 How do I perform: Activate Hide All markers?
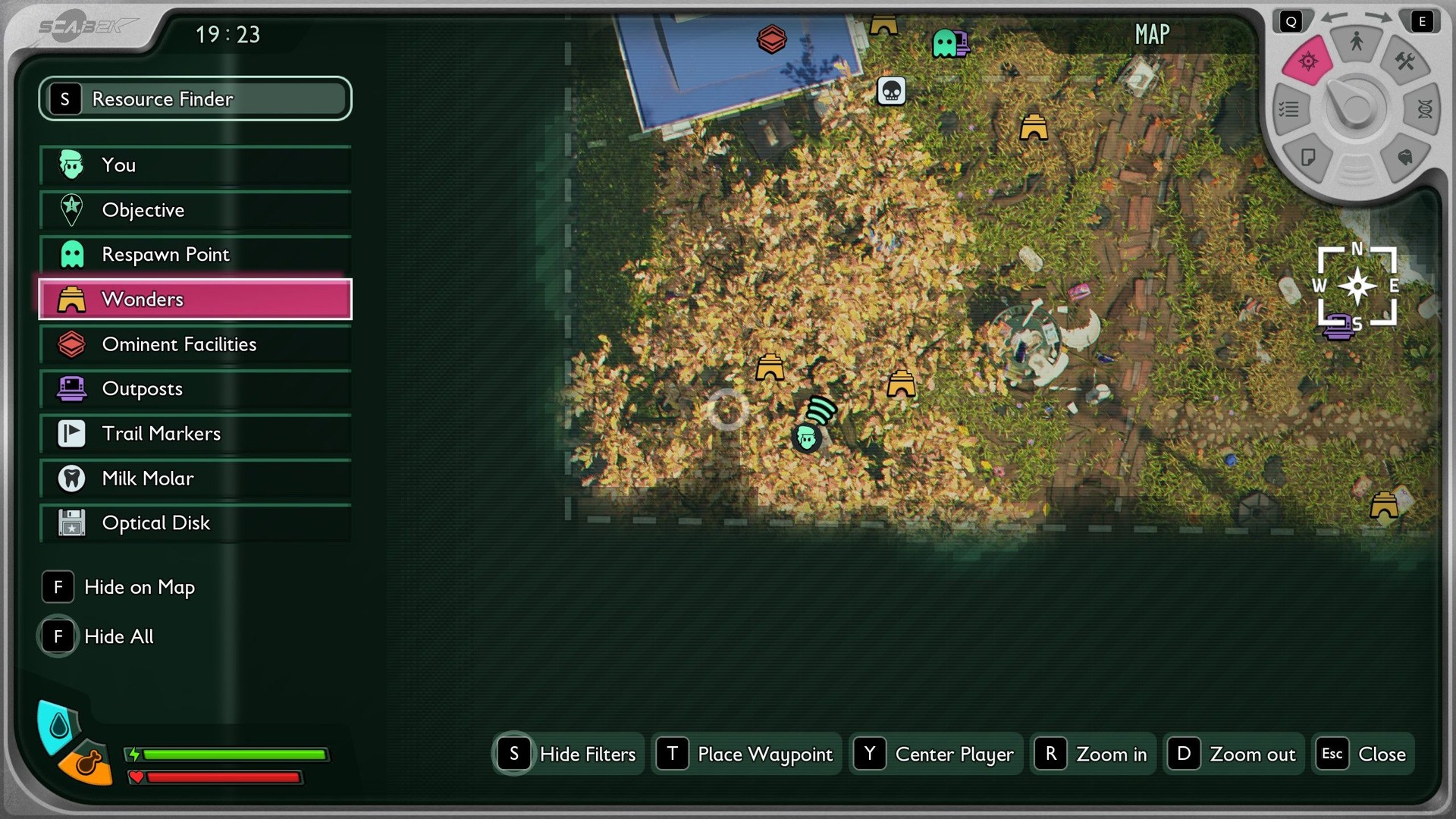point(99,636)
